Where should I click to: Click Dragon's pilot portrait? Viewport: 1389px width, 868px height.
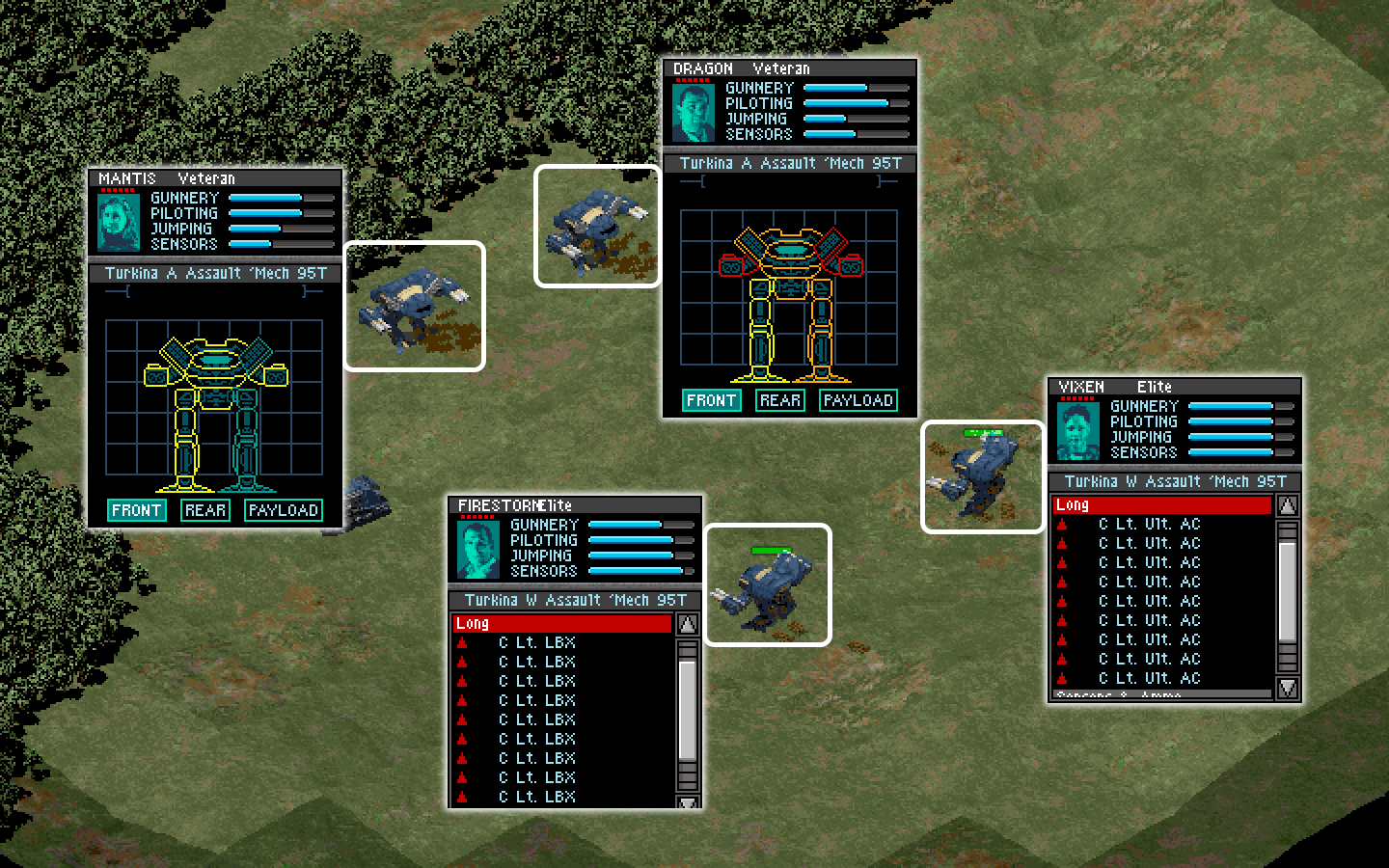(693, 113)
